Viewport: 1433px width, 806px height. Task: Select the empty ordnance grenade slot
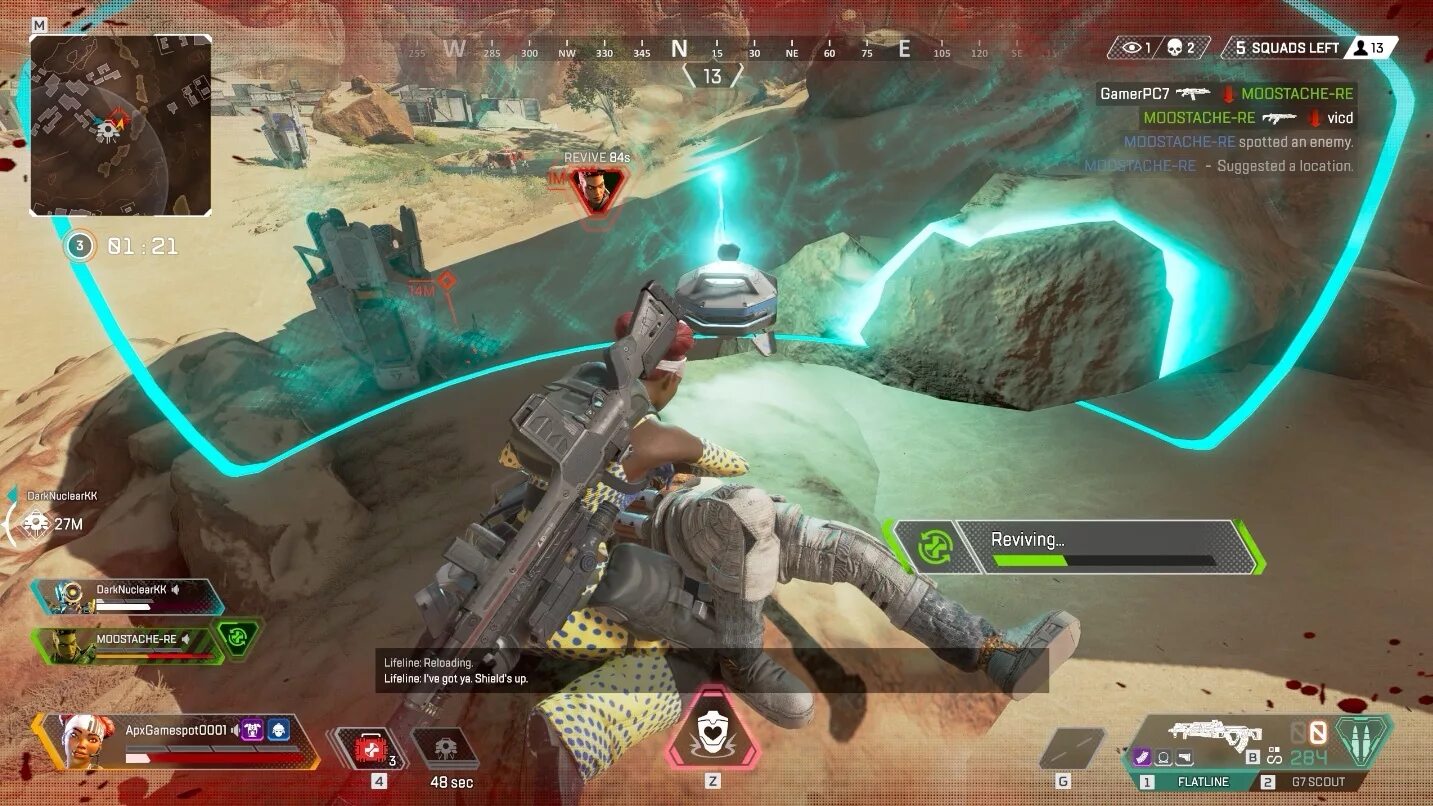tap(1071, 748)
